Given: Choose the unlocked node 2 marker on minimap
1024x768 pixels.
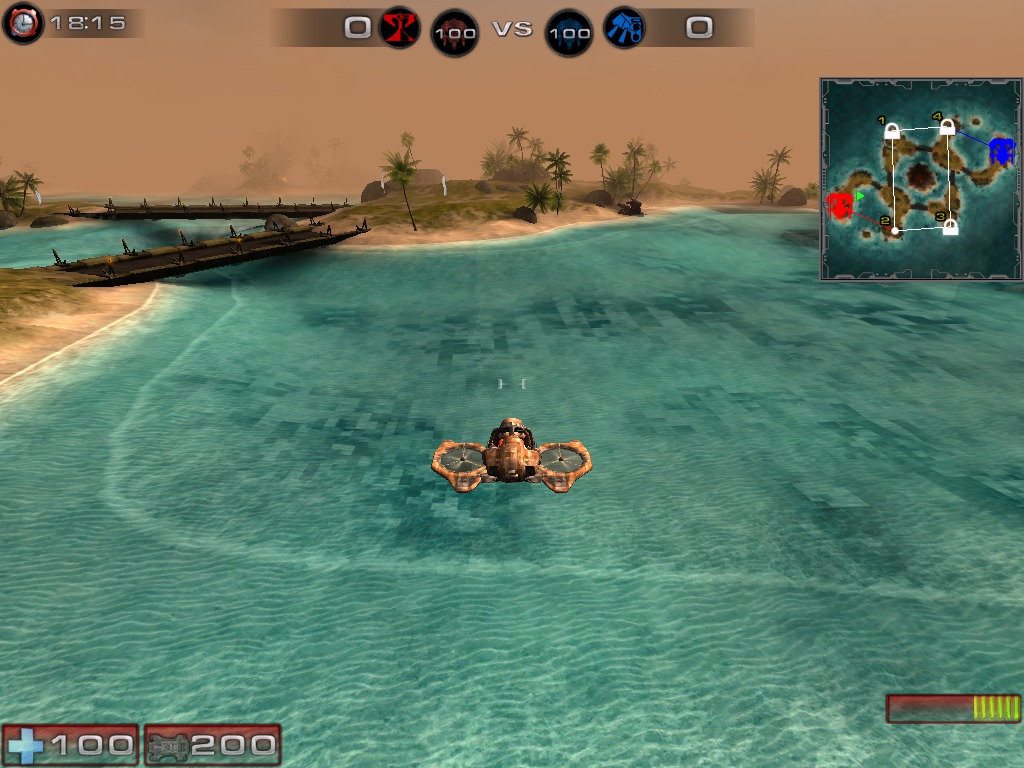Looking at the screenshot, I should (895, 231).
